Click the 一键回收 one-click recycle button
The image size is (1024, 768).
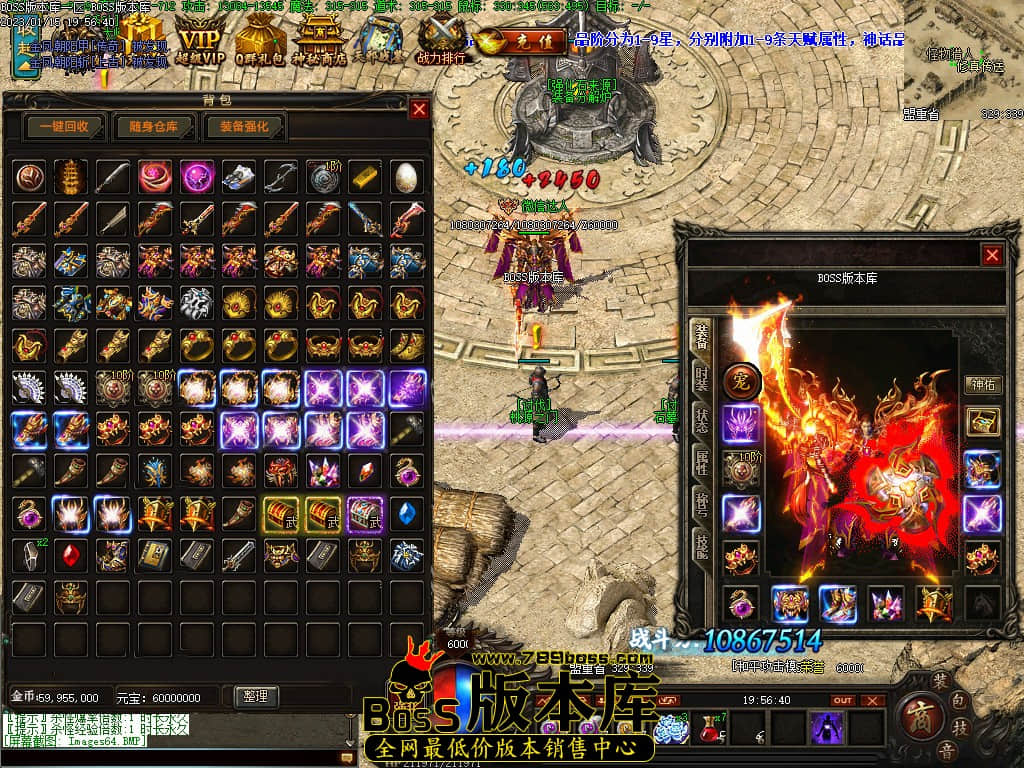65,127
